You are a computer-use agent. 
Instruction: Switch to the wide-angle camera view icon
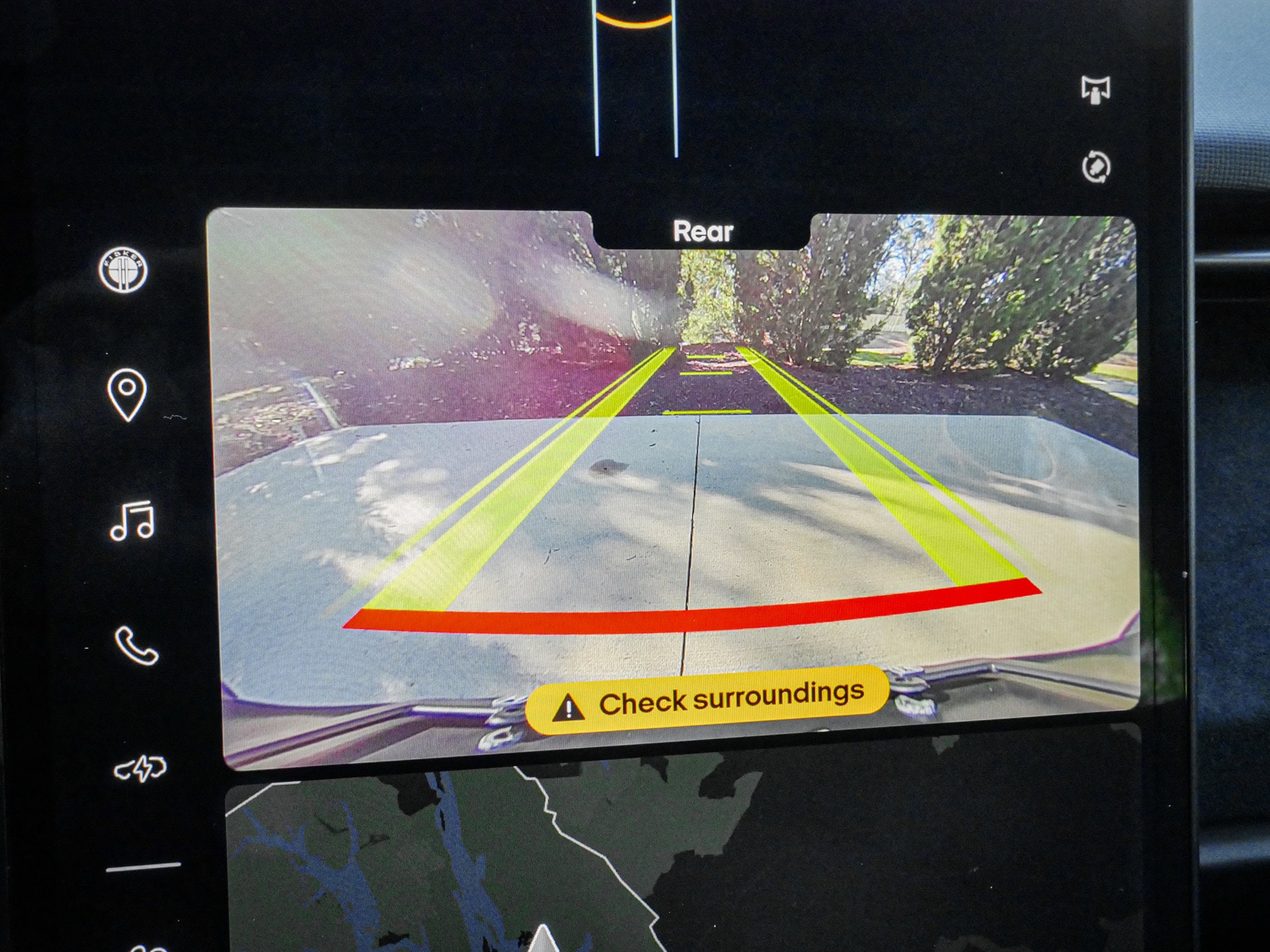coord(1096,90)
